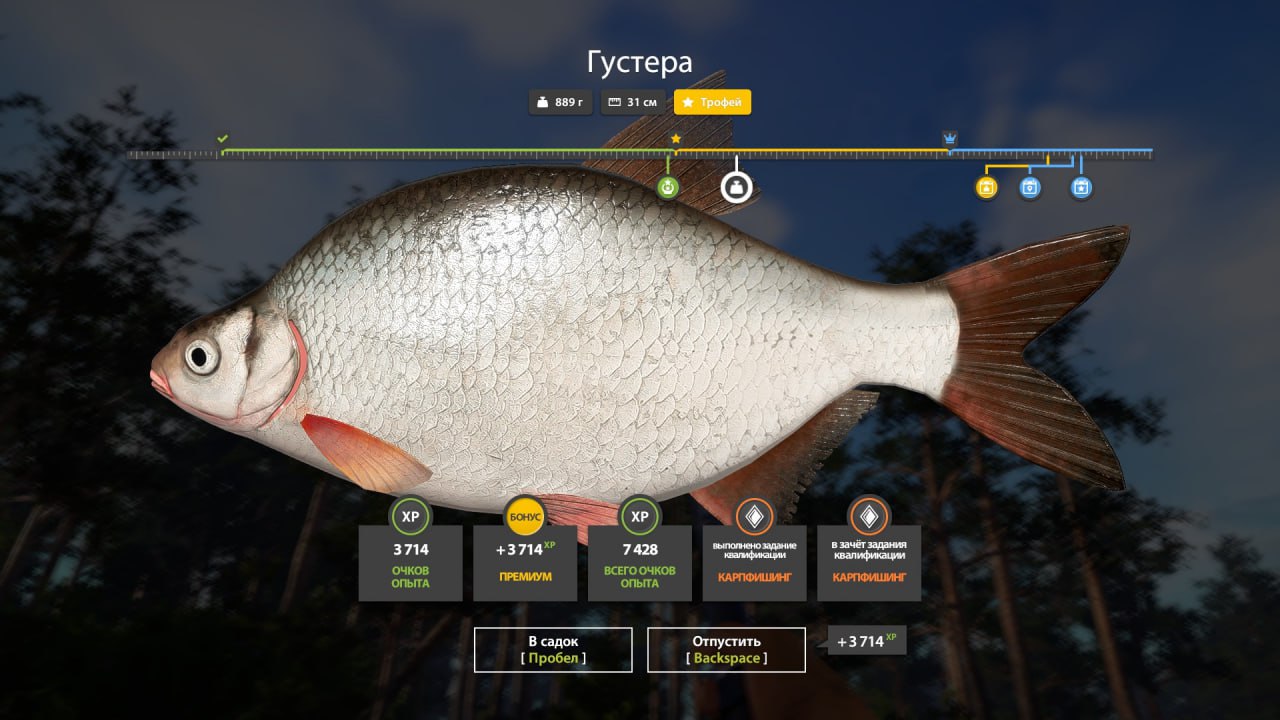Open the completed Карпфишинг qualification task tile
This screenshot has height=720, width=1280.
[754, 562]
